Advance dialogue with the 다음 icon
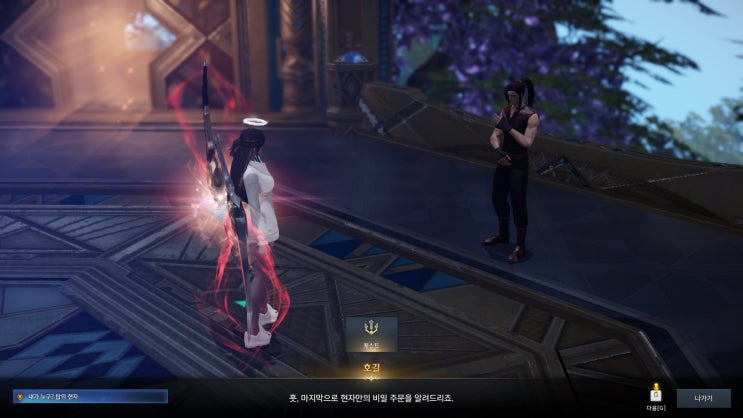 pos(655,396)
